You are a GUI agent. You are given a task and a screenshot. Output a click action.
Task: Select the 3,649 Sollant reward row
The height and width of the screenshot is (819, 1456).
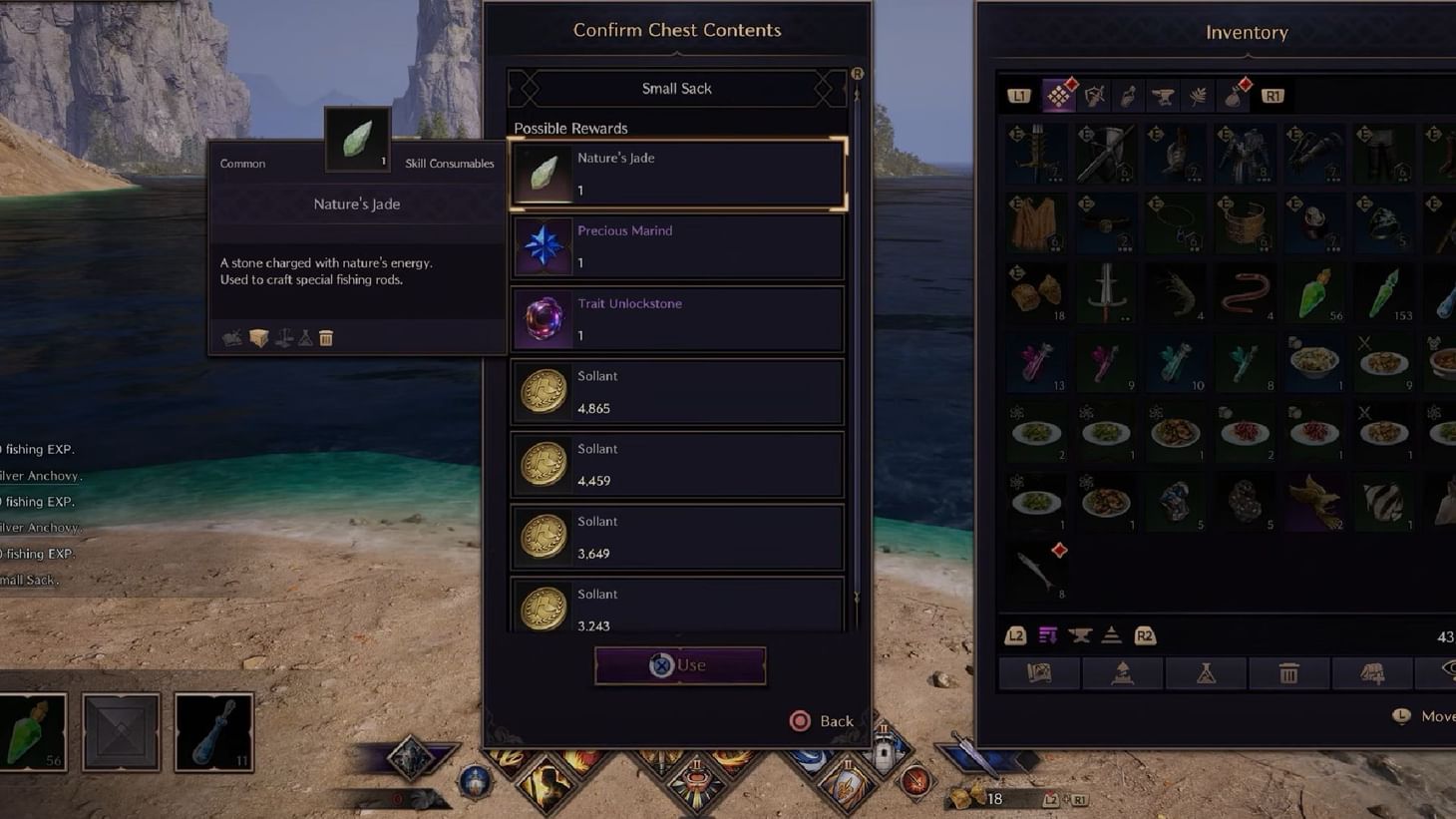tap(678, 538)
